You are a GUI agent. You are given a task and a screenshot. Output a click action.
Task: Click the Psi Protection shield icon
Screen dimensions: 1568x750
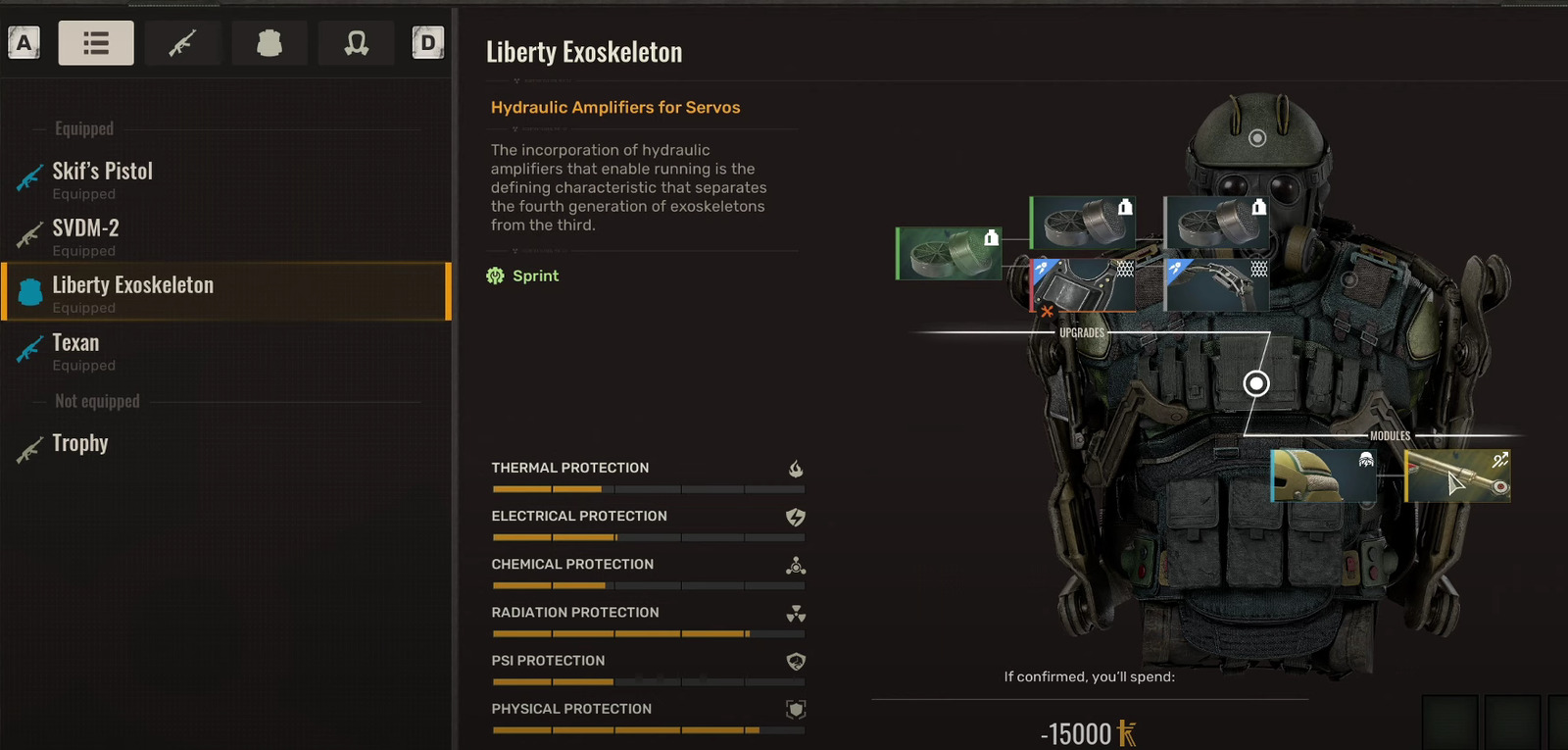(795, 662)
